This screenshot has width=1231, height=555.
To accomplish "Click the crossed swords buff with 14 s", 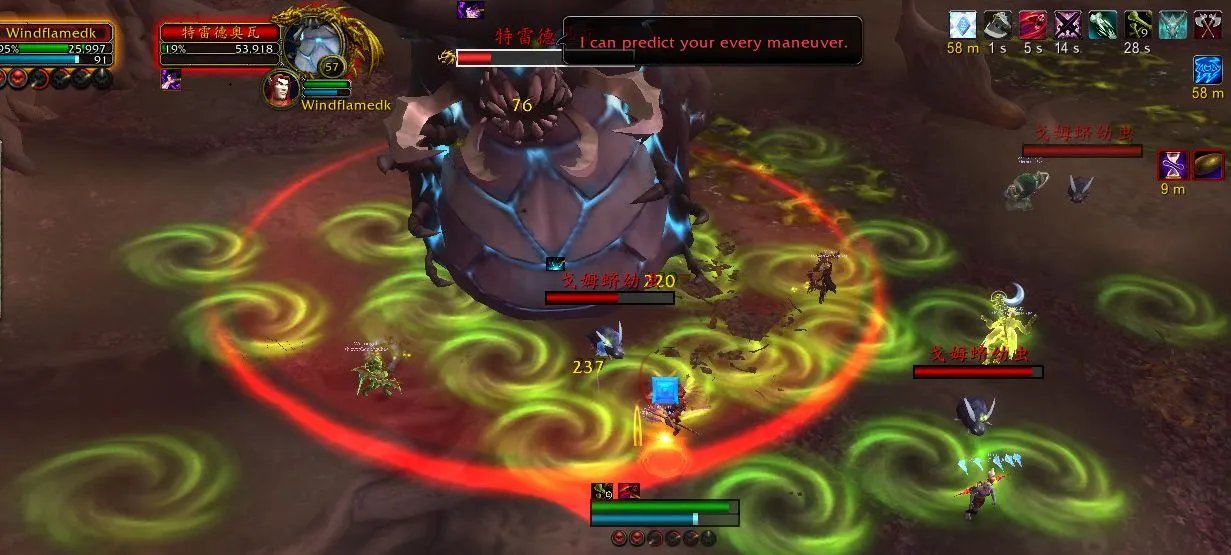I will (1066, 24).
